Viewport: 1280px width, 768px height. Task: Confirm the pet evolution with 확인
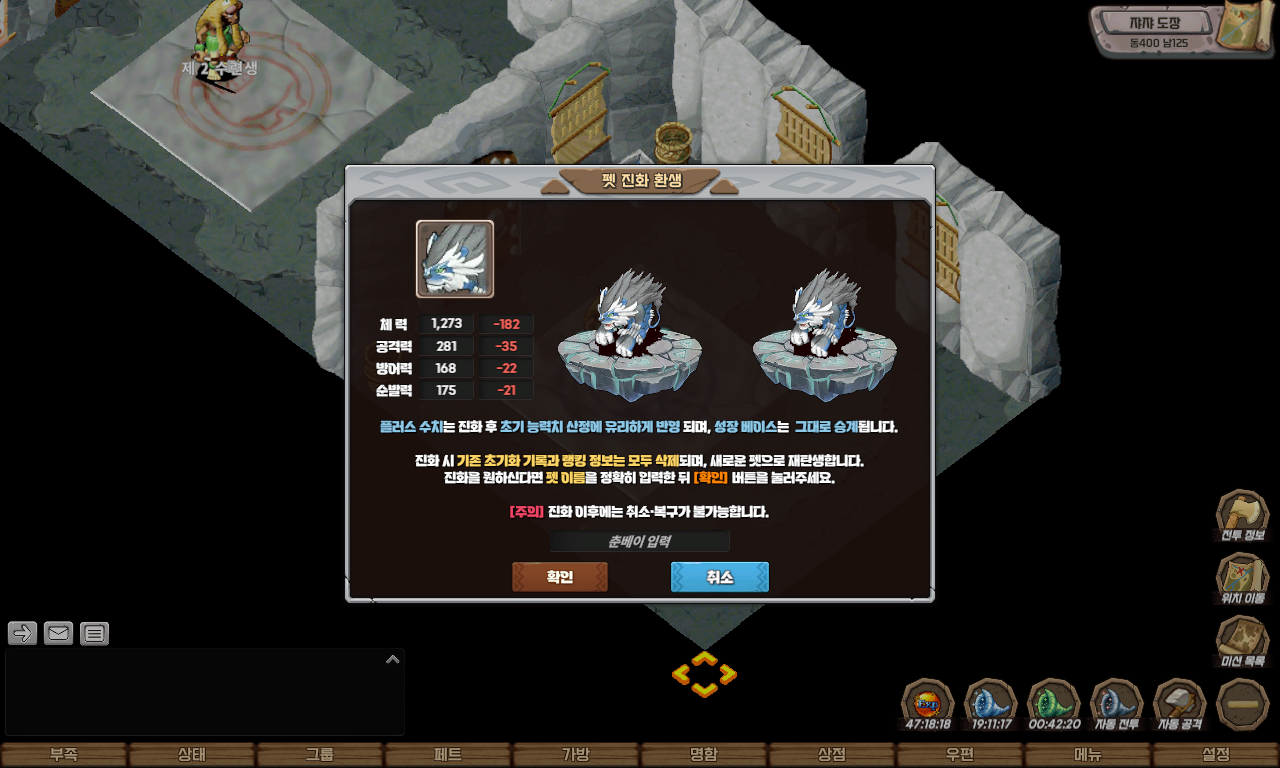pyautogui.click(x=559, y=577)
